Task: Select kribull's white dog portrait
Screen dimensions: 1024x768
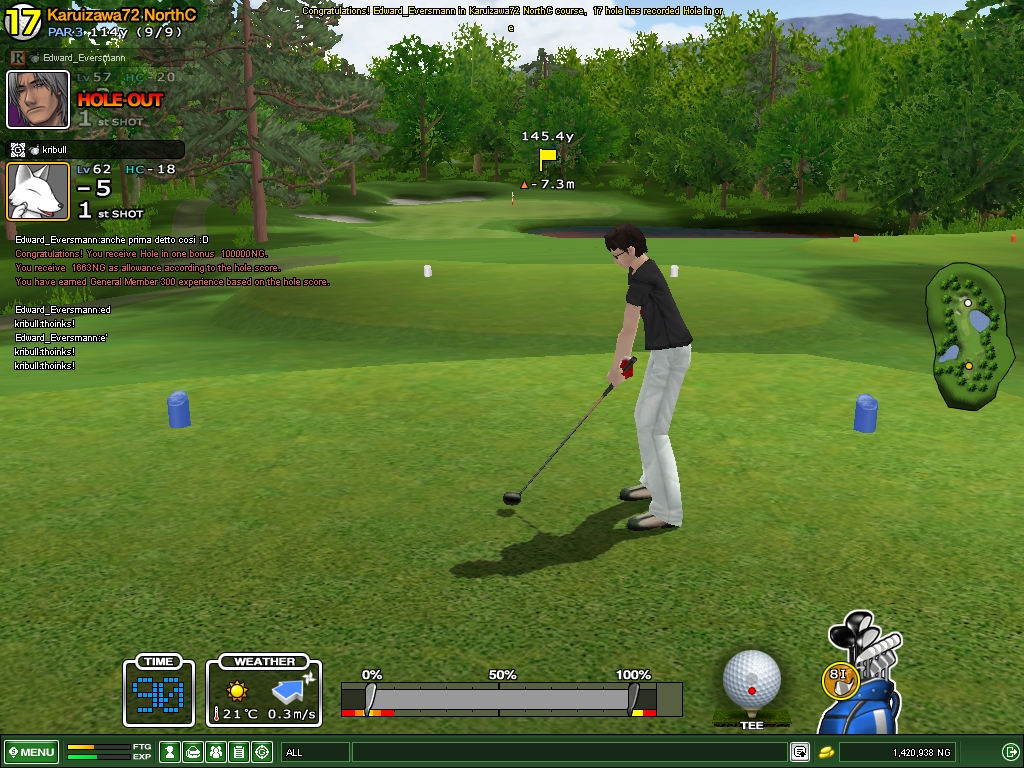Action: (38, 191)
